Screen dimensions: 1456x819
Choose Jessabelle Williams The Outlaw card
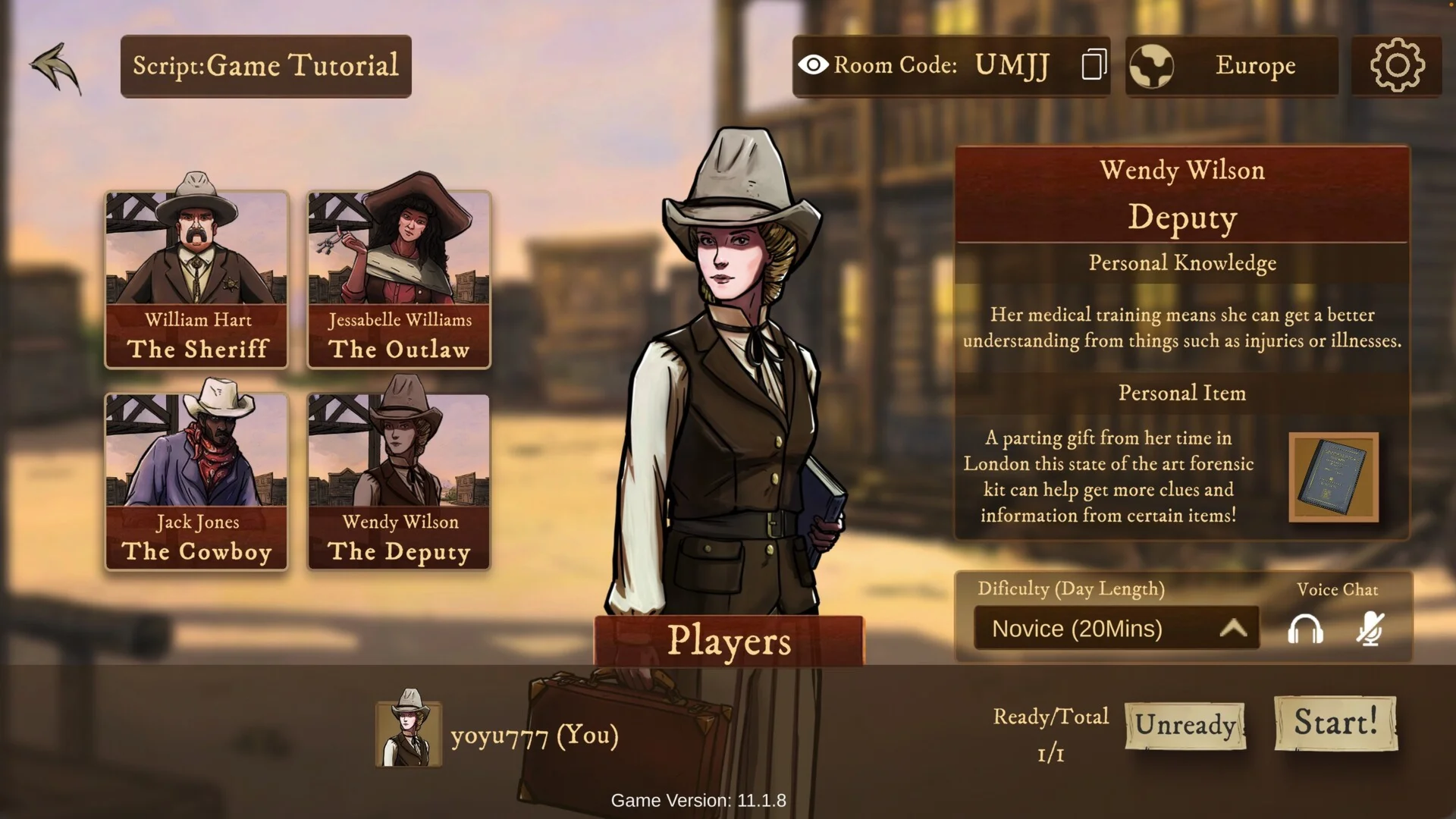tap(399, 279)
